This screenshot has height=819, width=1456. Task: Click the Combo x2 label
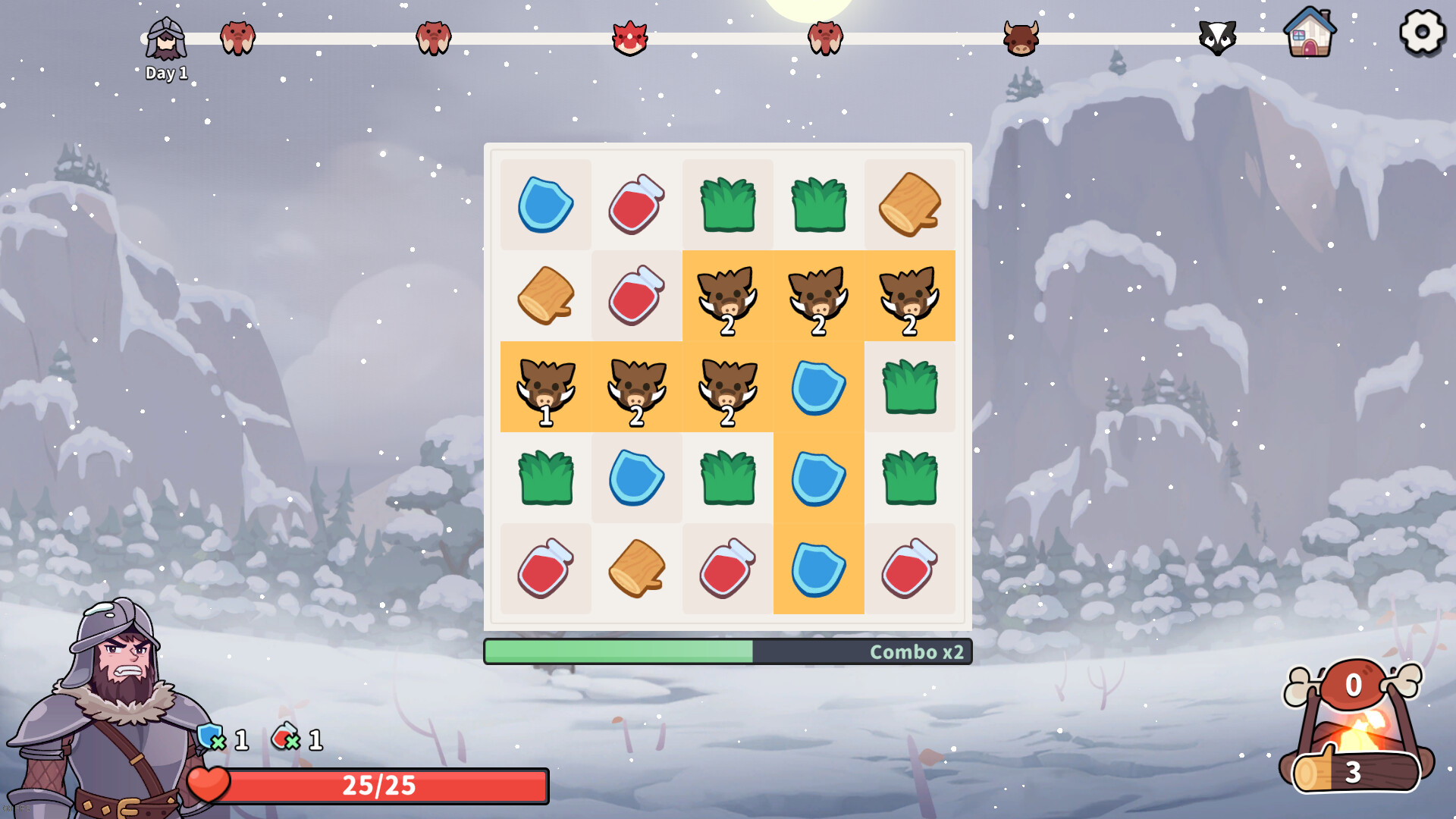tap(917, 652)
